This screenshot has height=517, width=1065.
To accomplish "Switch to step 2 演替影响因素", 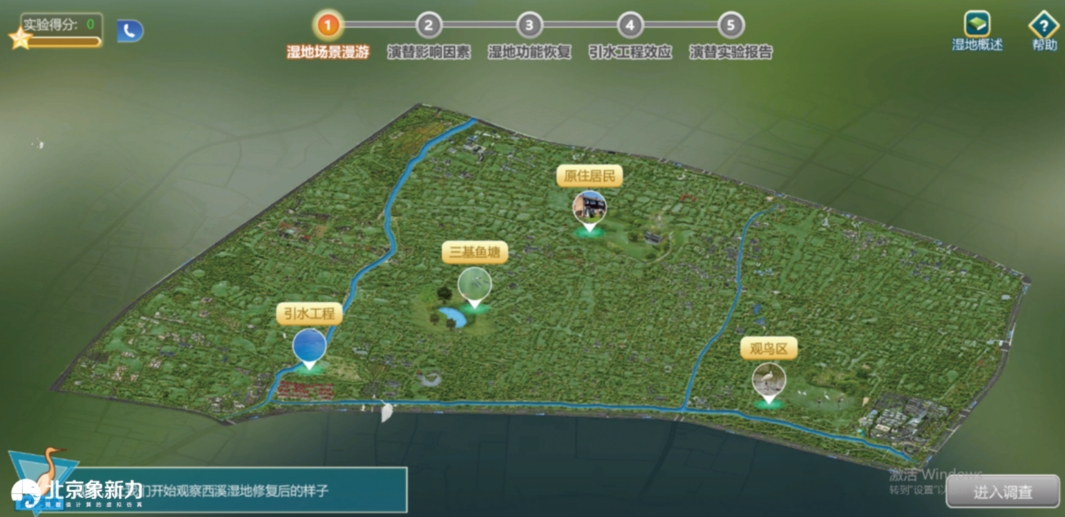I will pyautogui.click(x=429, y=26).
